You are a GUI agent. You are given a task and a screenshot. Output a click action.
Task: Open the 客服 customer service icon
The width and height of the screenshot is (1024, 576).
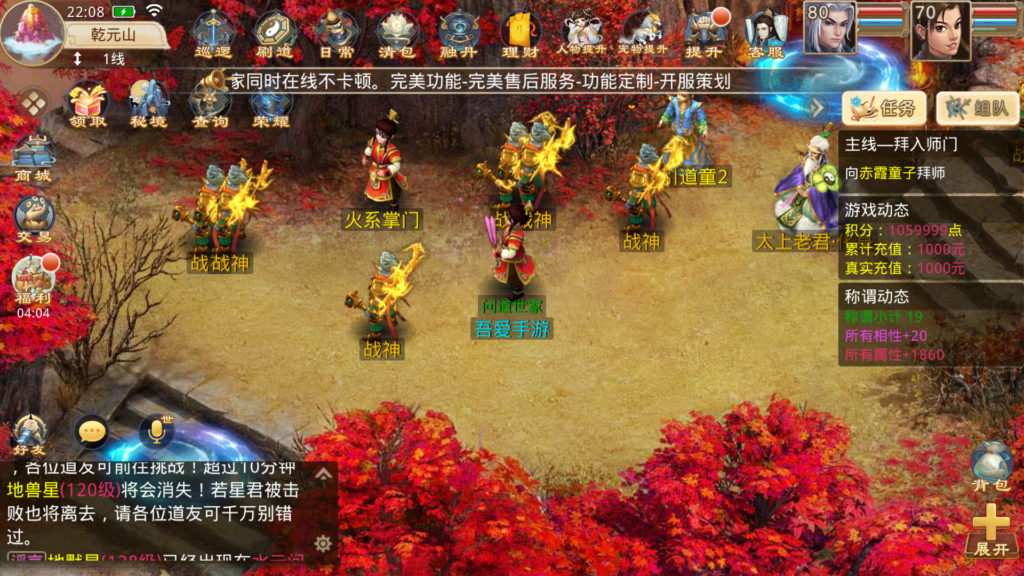[766, 33]
